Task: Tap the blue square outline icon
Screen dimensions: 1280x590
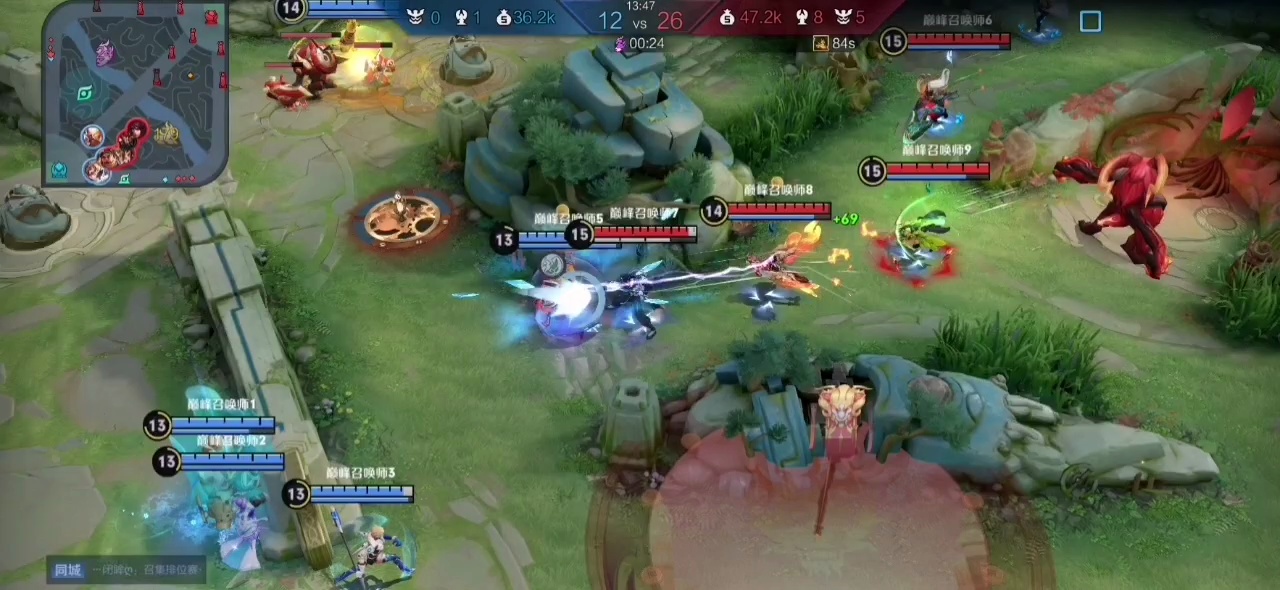Action: 1090,21
